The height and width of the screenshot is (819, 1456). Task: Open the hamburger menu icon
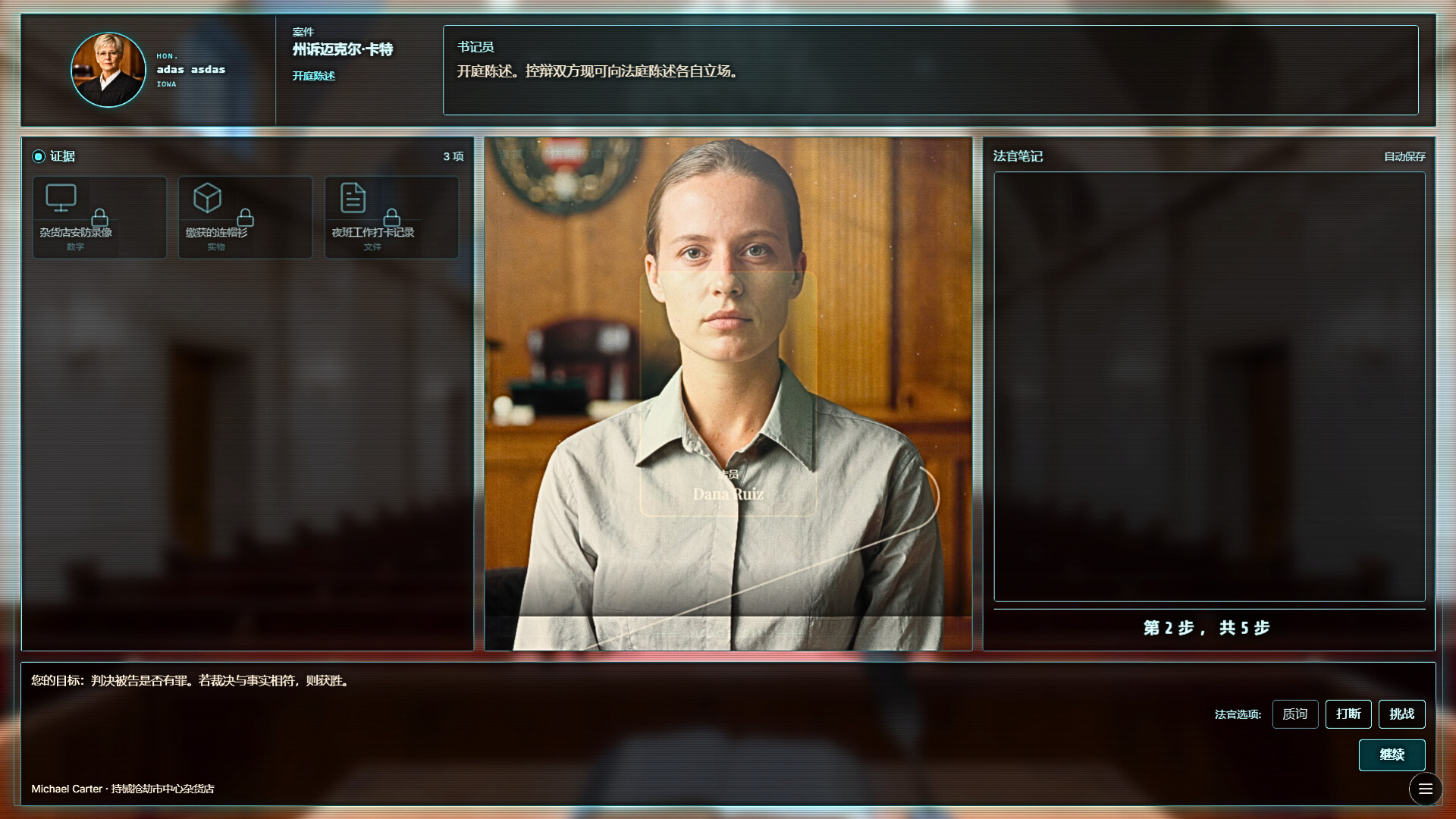point(1425,789)
